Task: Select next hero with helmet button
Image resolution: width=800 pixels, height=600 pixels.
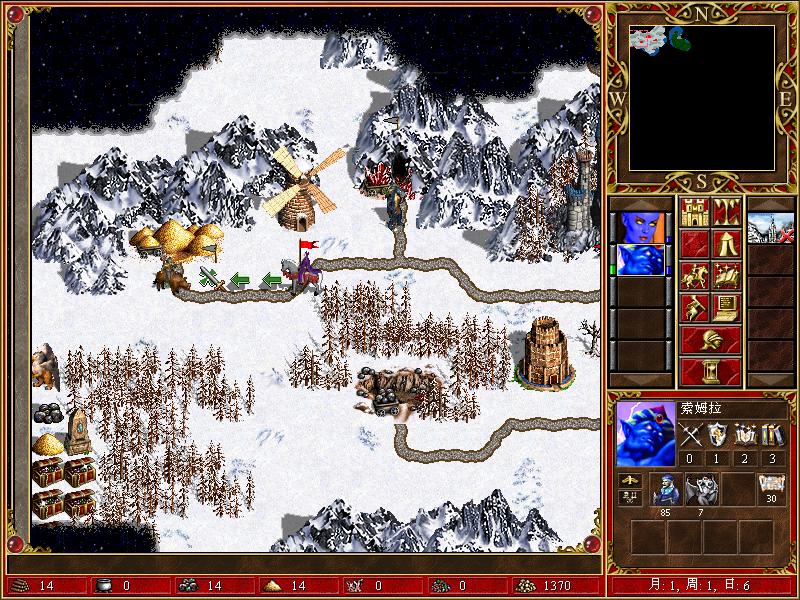Action: click(x=710, y=339)
